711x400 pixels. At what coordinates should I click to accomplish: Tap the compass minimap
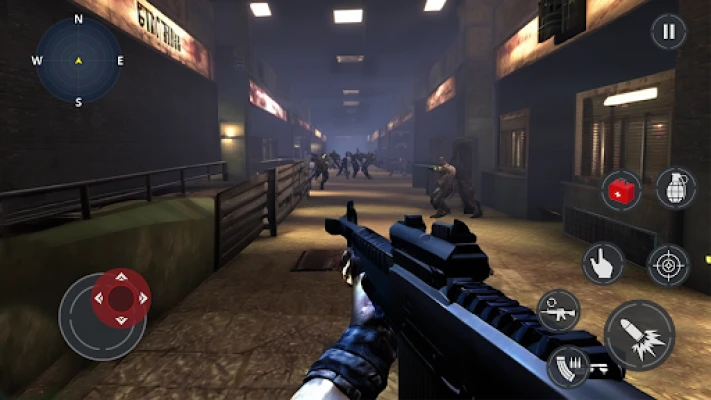point(78,60)
